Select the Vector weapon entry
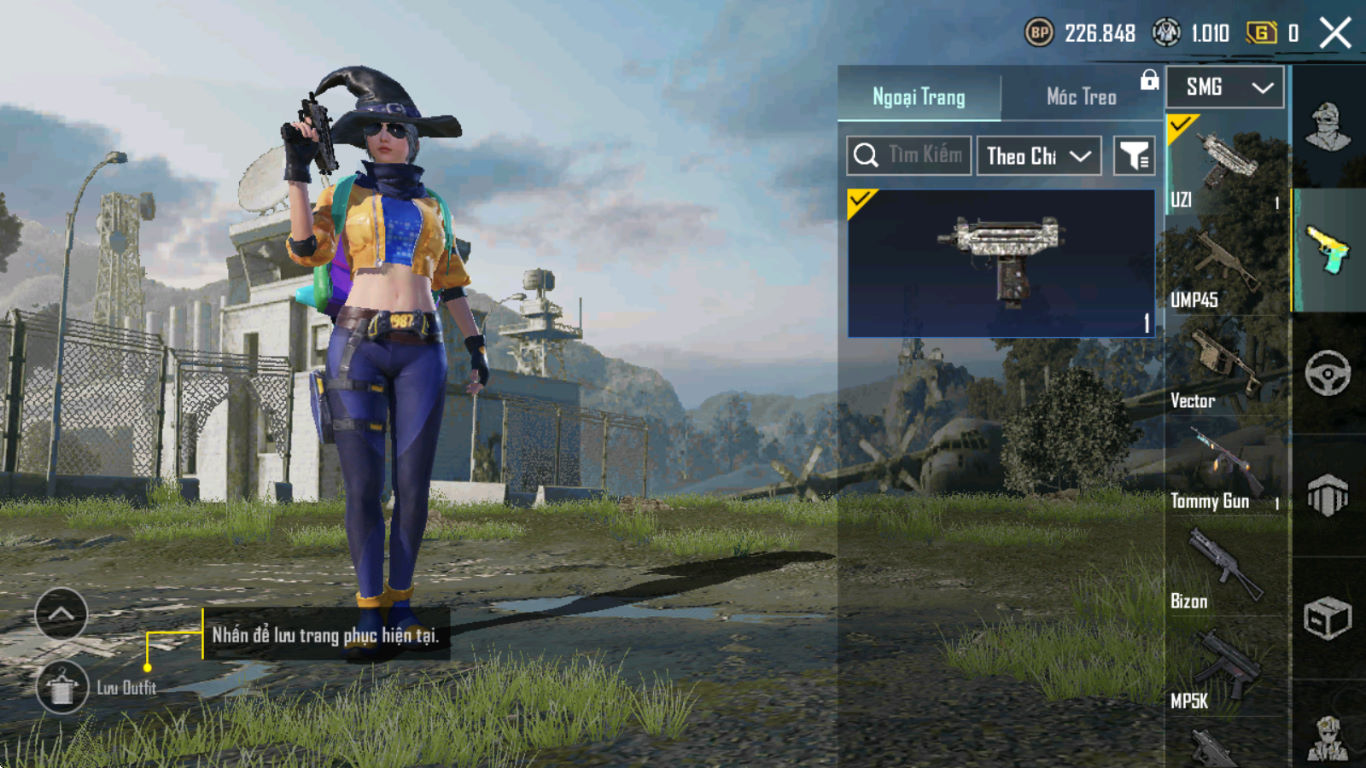The image size is (1366, 768). coord(1226,368)
